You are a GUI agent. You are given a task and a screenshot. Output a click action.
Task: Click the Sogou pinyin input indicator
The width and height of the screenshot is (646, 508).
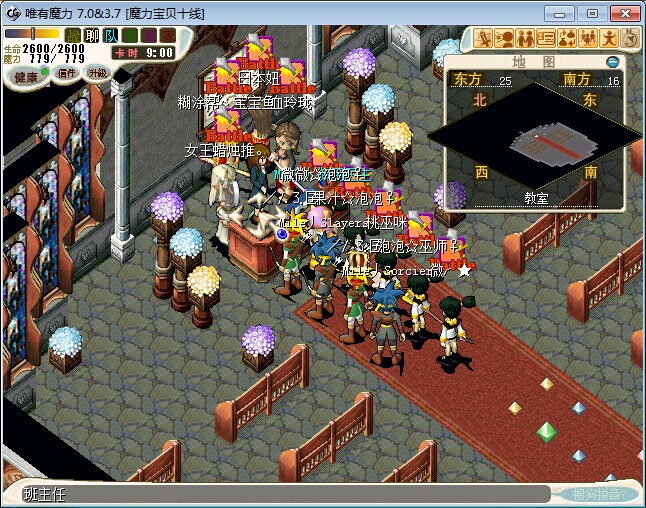click(x=599, y=494)
